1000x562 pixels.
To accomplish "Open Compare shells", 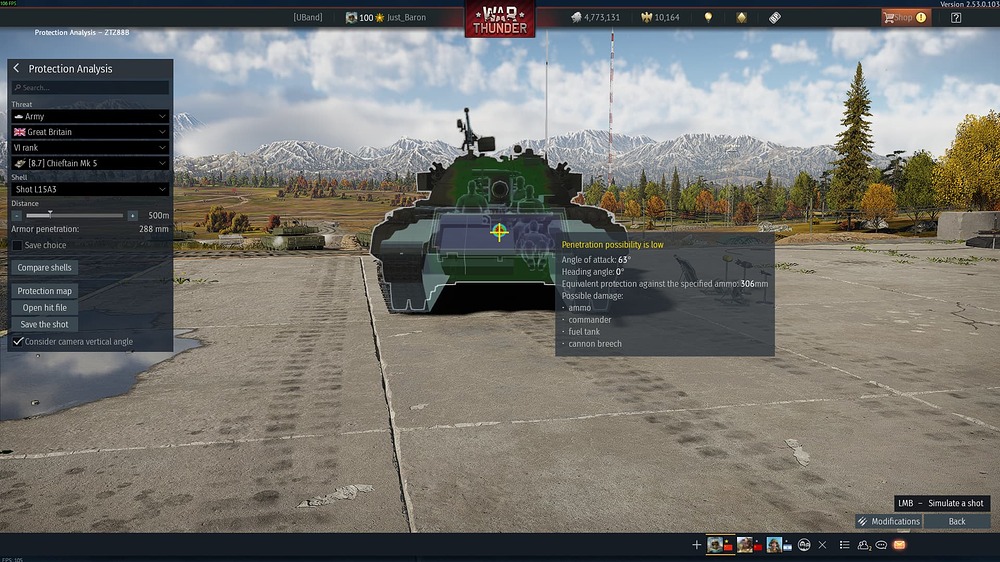I will pos(45,268).
